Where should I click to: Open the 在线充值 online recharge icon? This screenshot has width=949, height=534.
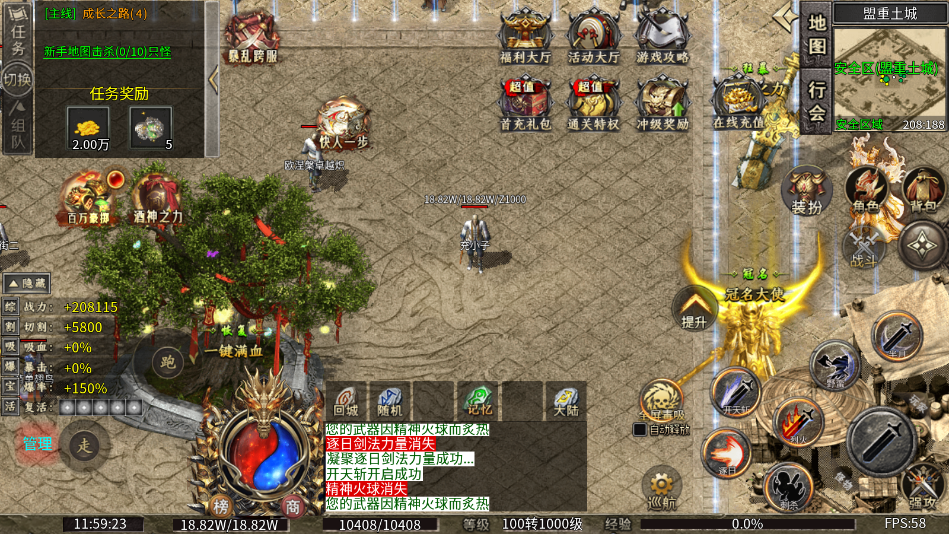[738, 103]
